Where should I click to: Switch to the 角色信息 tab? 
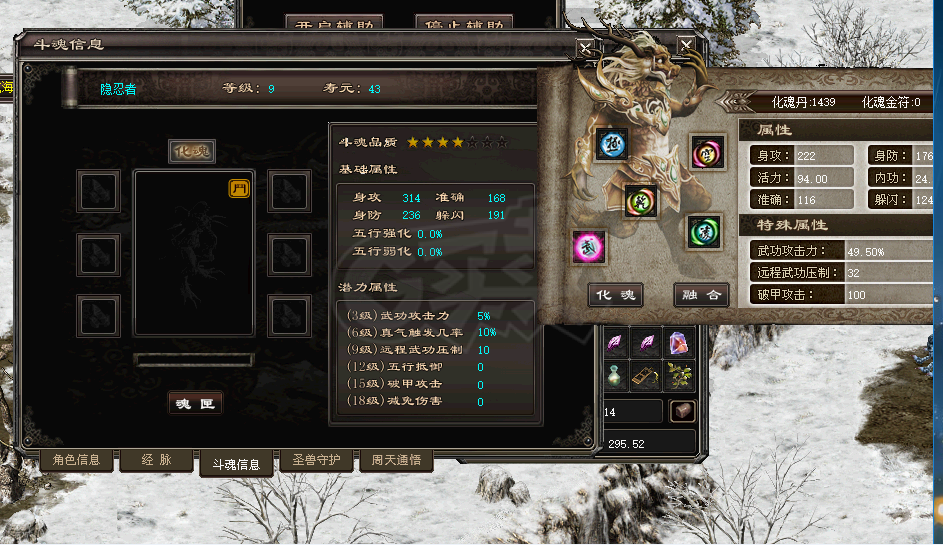77,460
